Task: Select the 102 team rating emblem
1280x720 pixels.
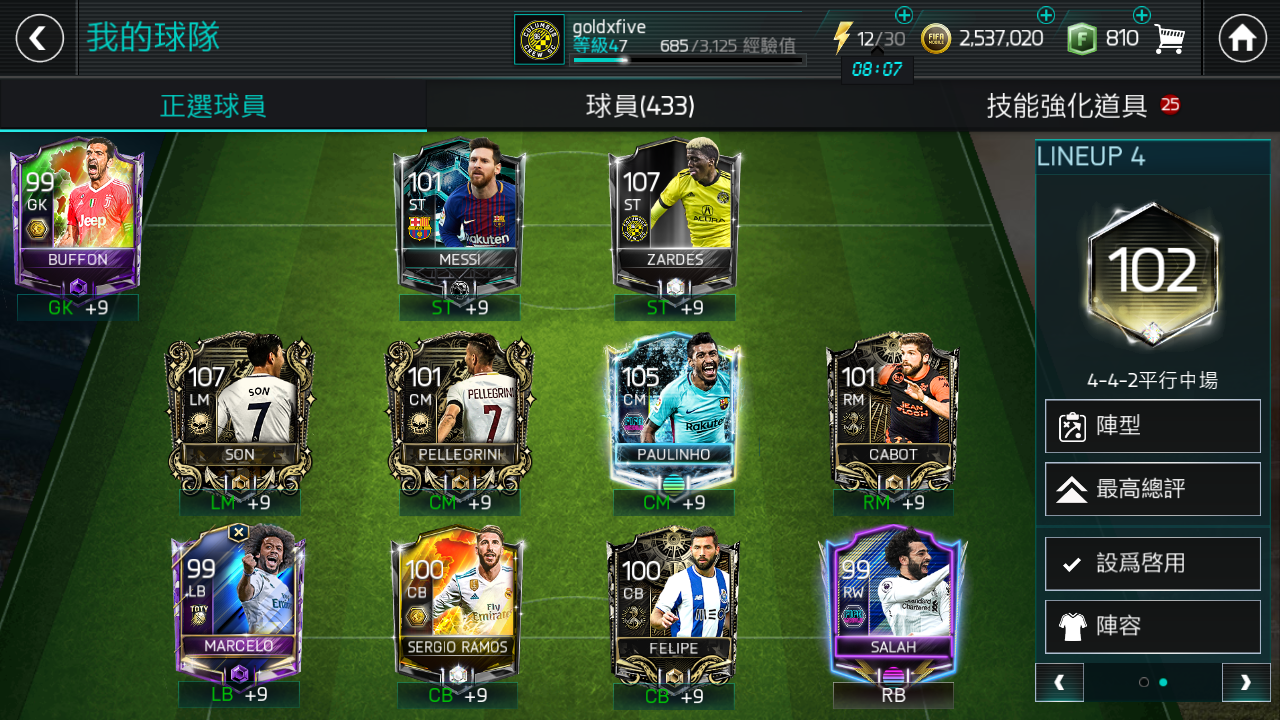Action: click(1152, 270)
